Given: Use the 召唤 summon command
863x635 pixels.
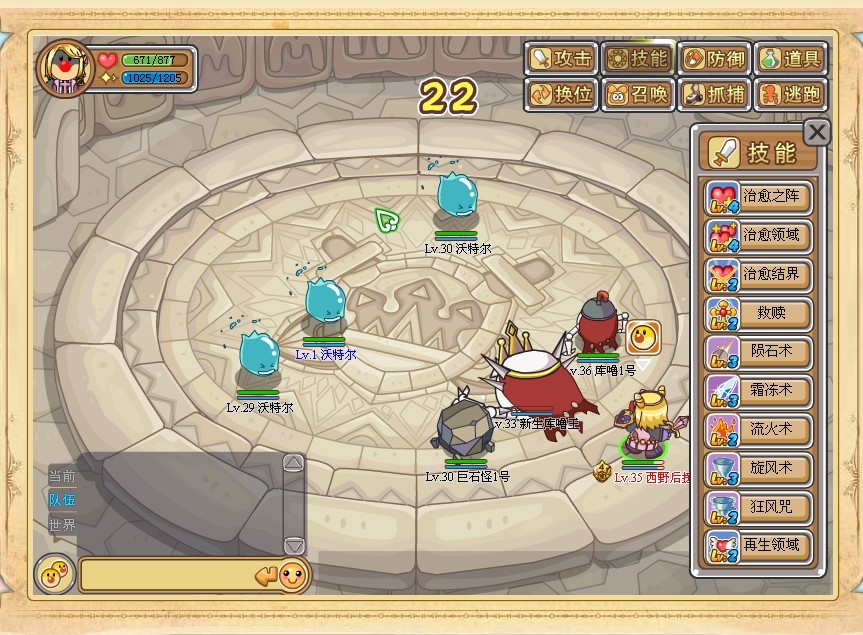Looking at the screenshot, I should [x=637, y=95].
